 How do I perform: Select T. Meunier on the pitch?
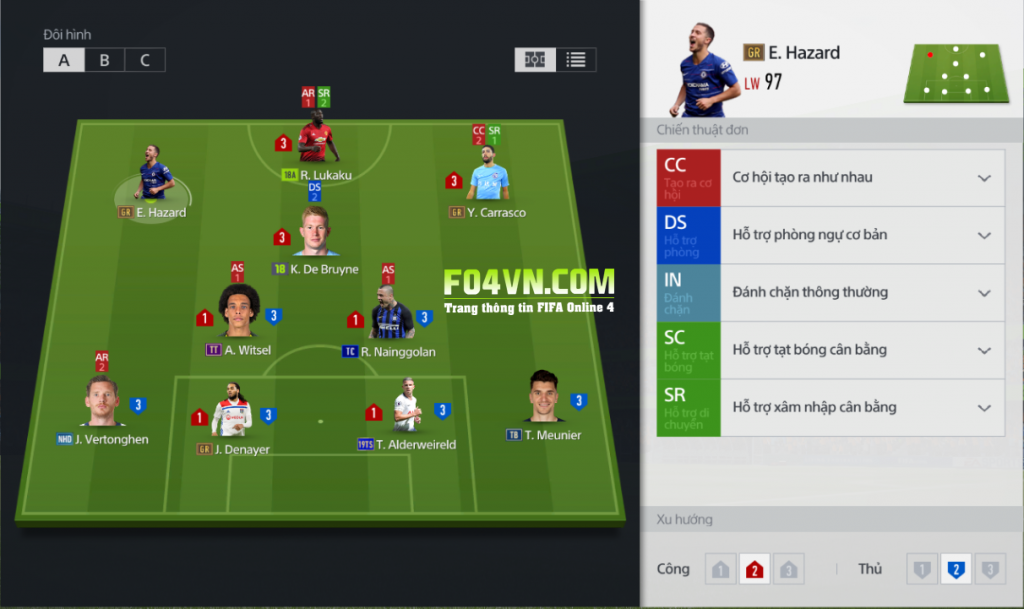pyautogui.click(x=543, y=397)
